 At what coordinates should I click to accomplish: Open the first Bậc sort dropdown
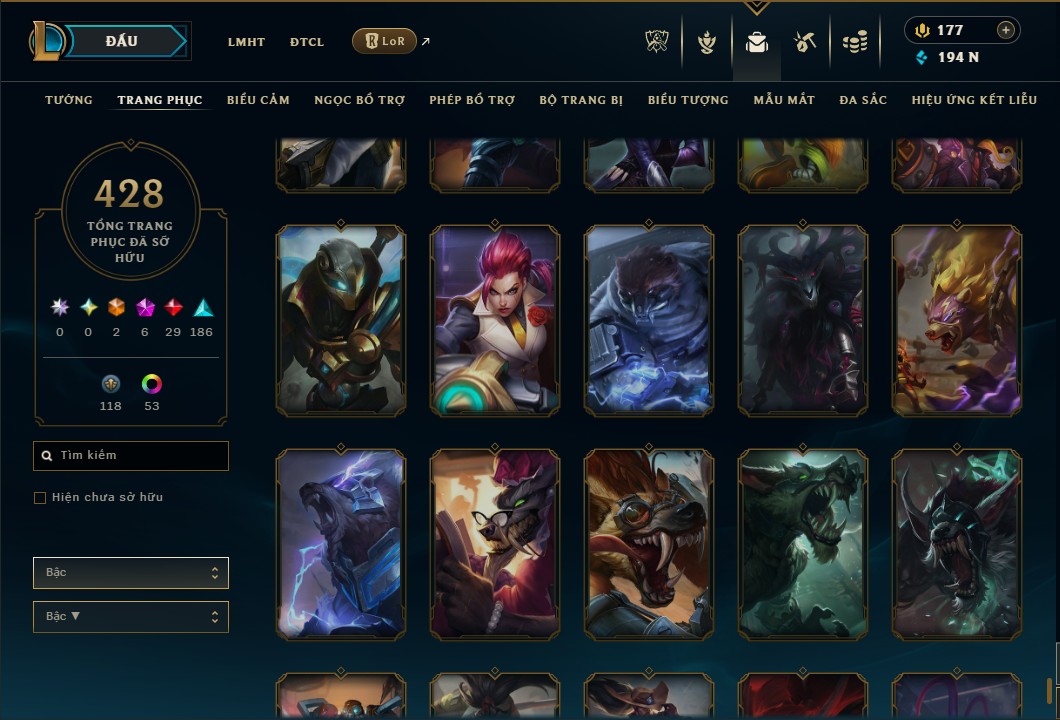pyautogui.click(x=131, y=573)
